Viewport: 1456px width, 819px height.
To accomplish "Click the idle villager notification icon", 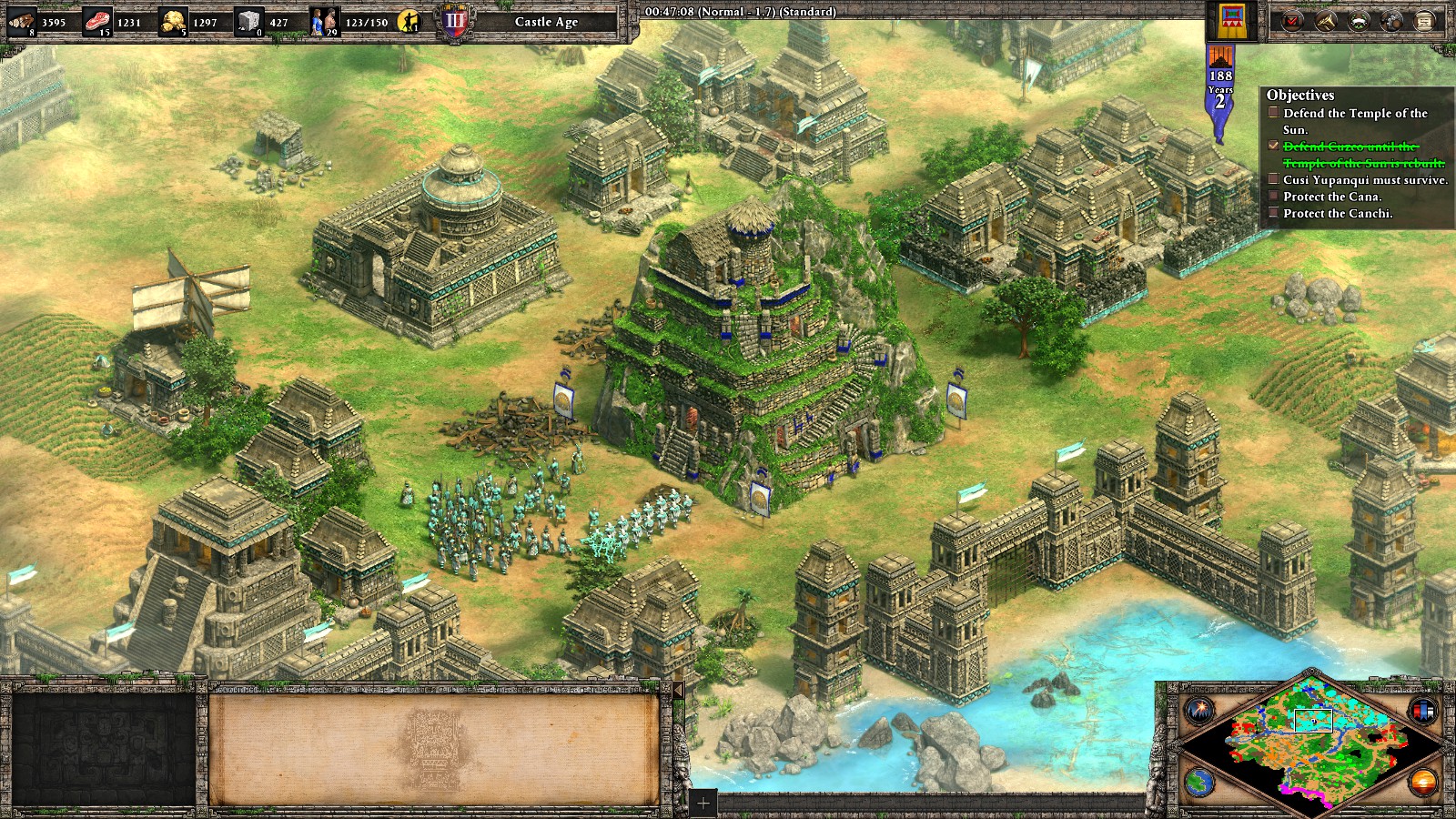I will tap(408, 18).
